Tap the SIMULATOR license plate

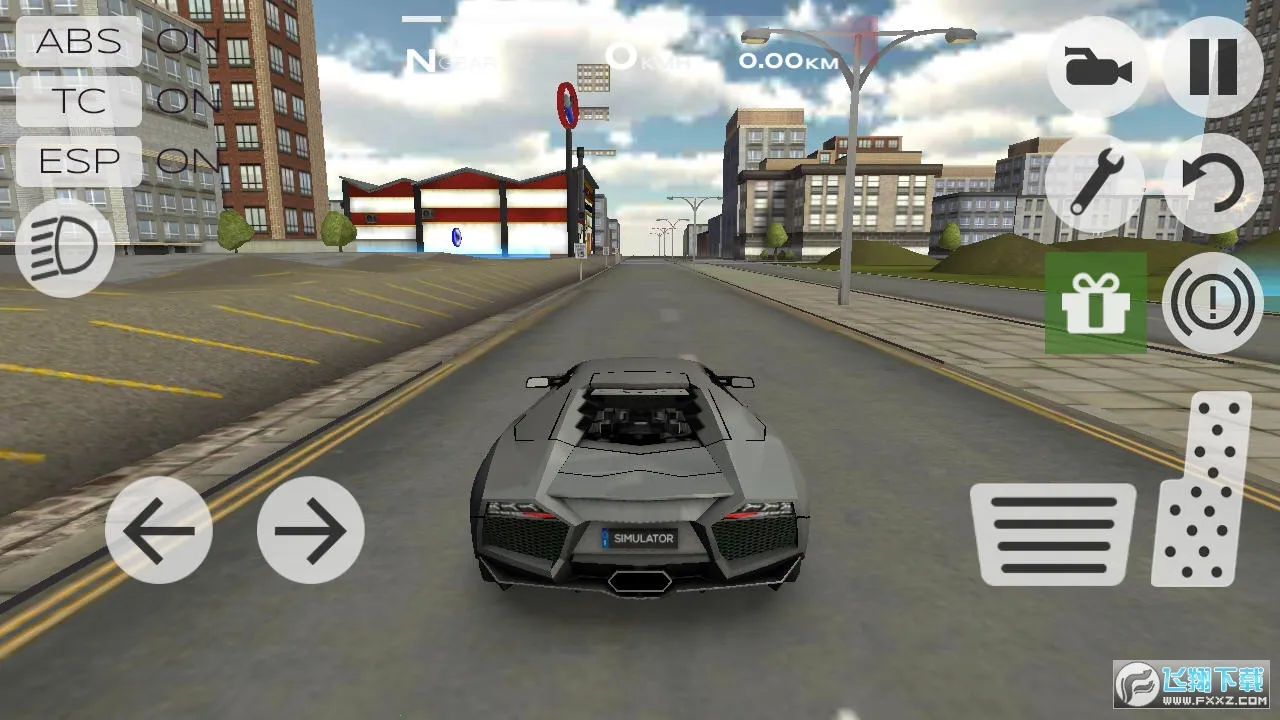640,540
